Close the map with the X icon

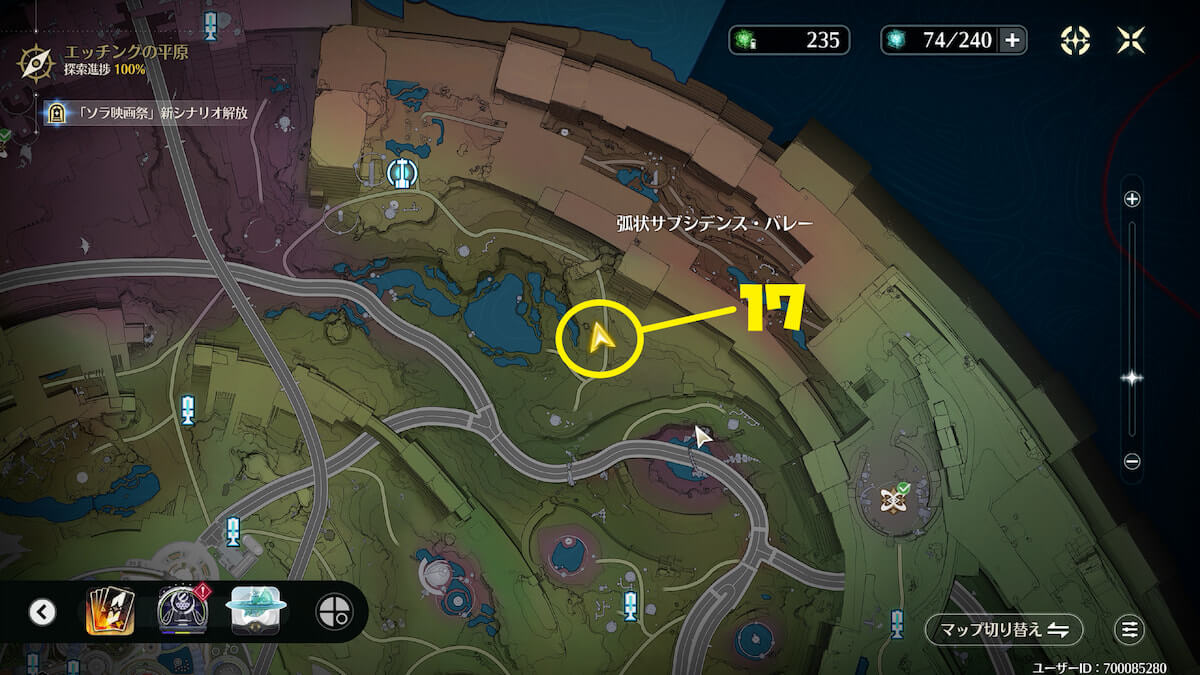[1132, 40]
